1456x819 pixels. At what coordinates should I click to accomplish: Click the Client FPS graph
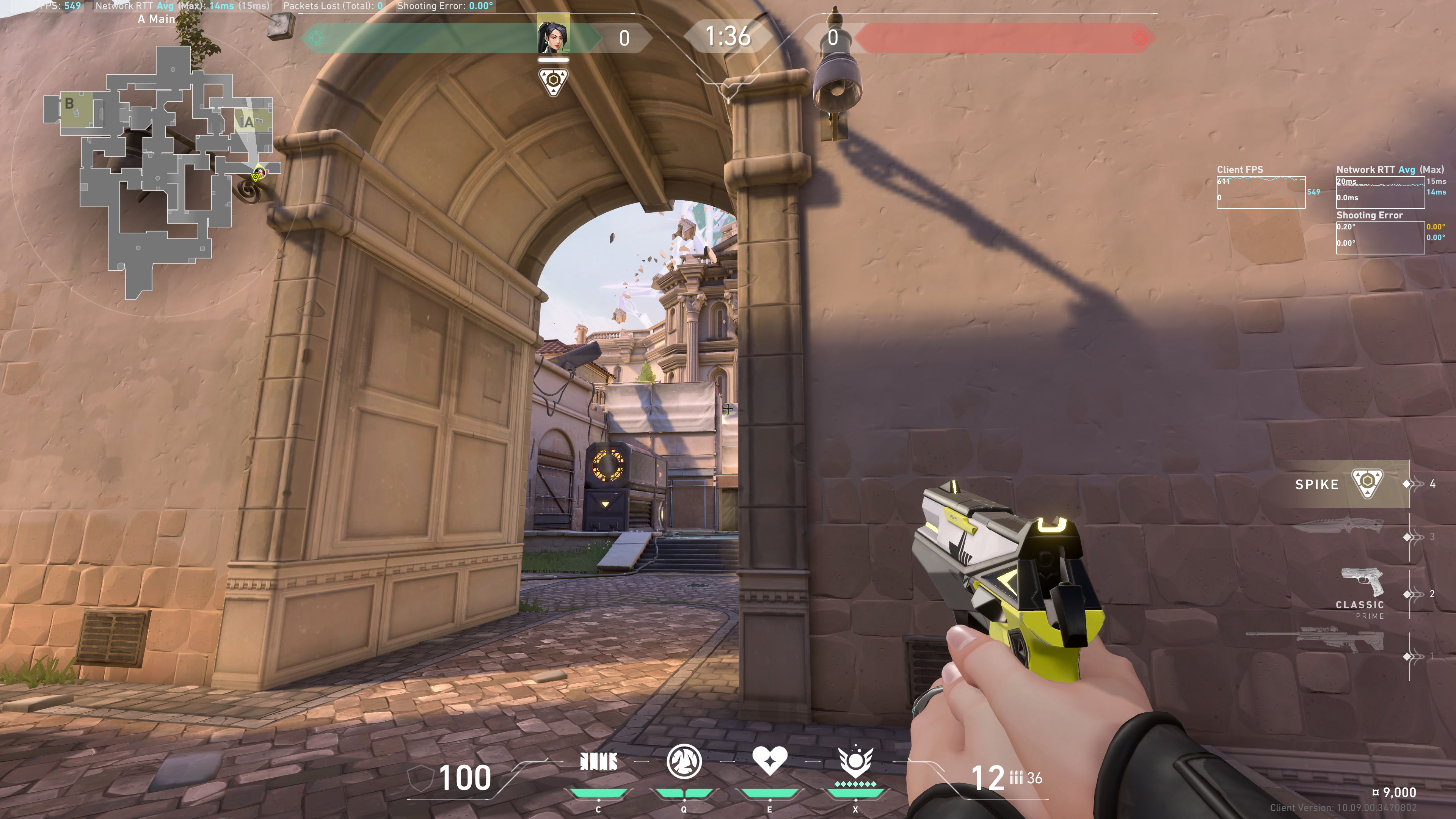pyautogui.click(x=1260, y=192)
